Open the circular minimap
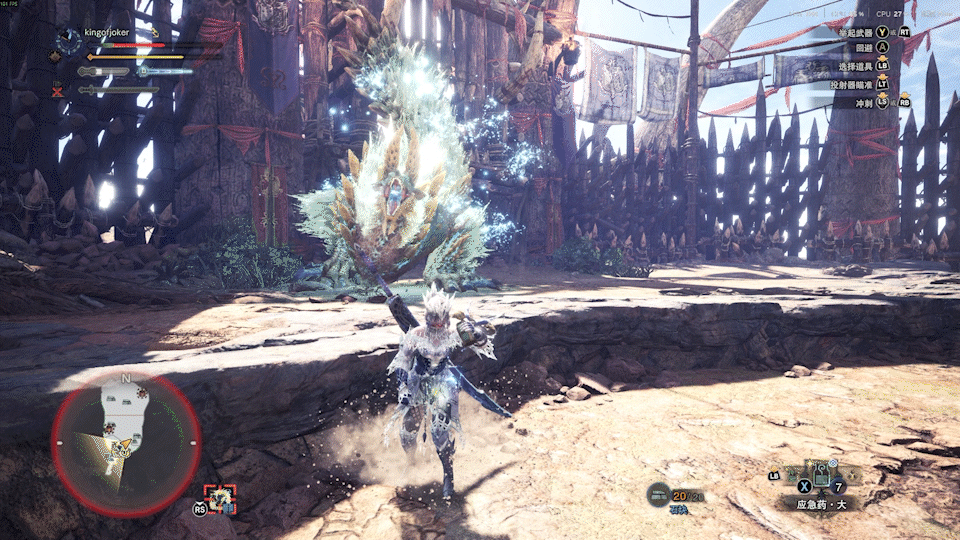Image resolution: width=960 pixels, height=540 pixels. (126, 443)
